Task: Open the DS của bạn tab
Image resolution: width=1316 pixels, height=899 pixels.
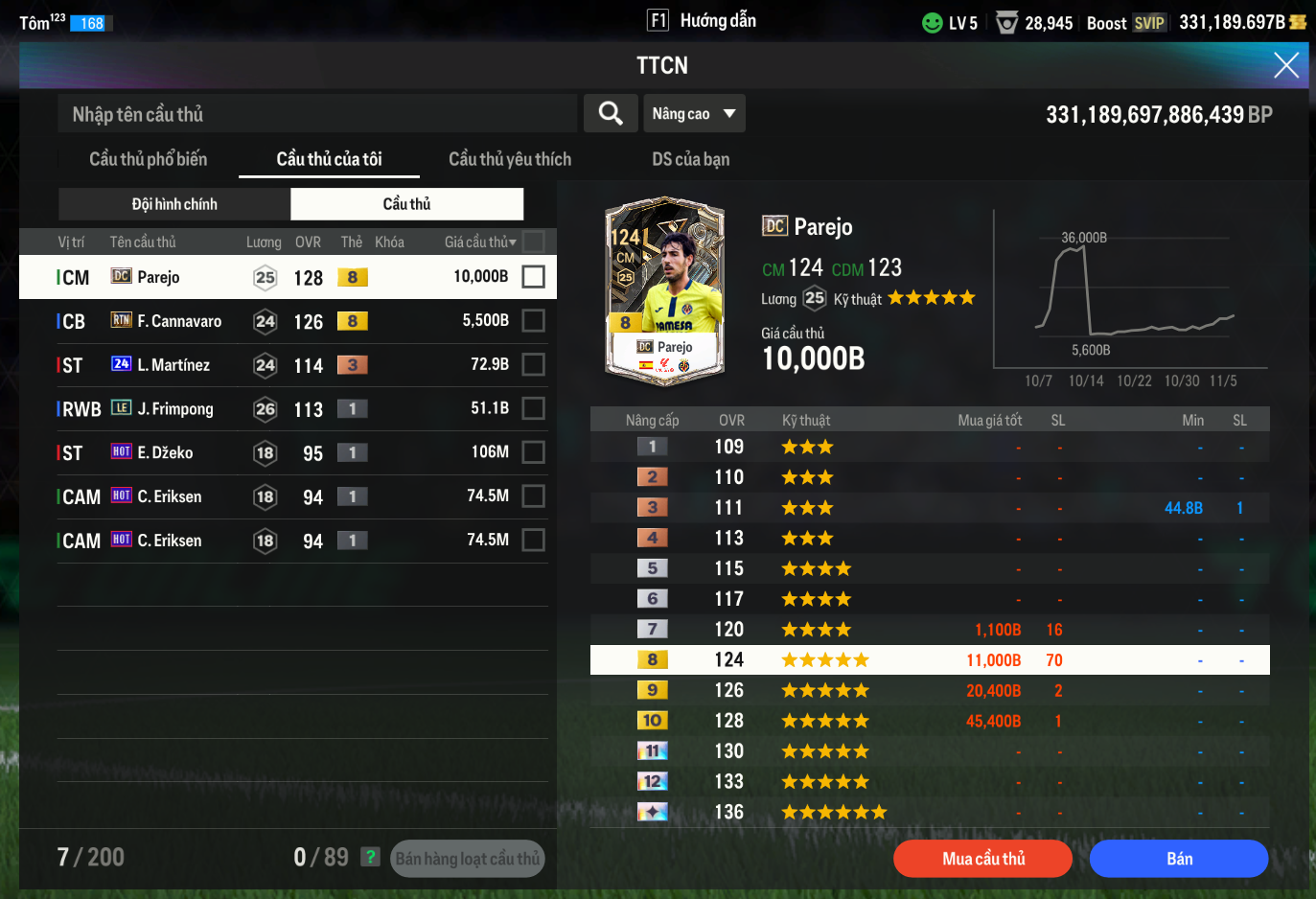Action: pyautogui.click(x=690, y=159)
